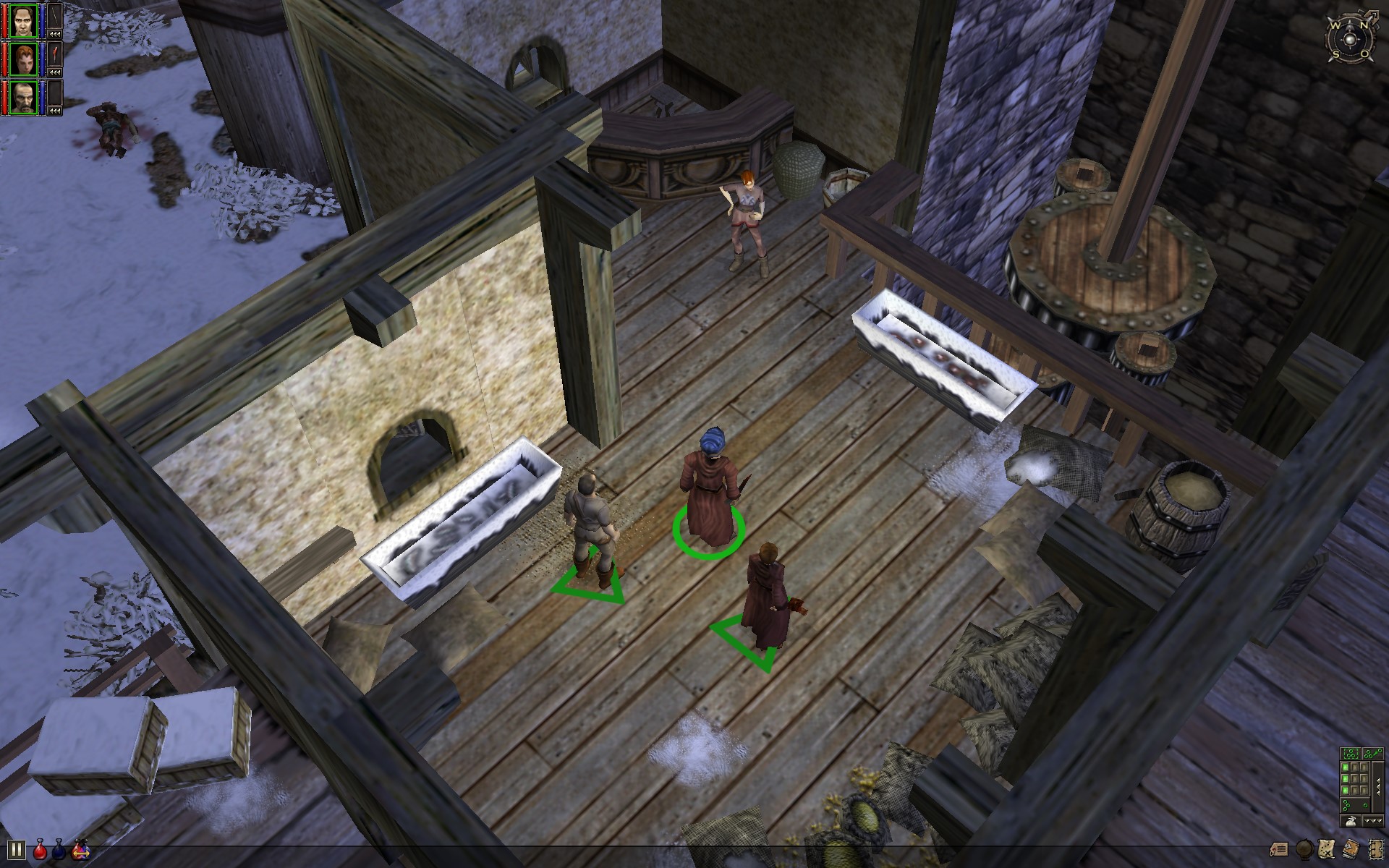Drink a red health potion
The width and height of the screenshot is (1389, 868).
pos(40,849)
